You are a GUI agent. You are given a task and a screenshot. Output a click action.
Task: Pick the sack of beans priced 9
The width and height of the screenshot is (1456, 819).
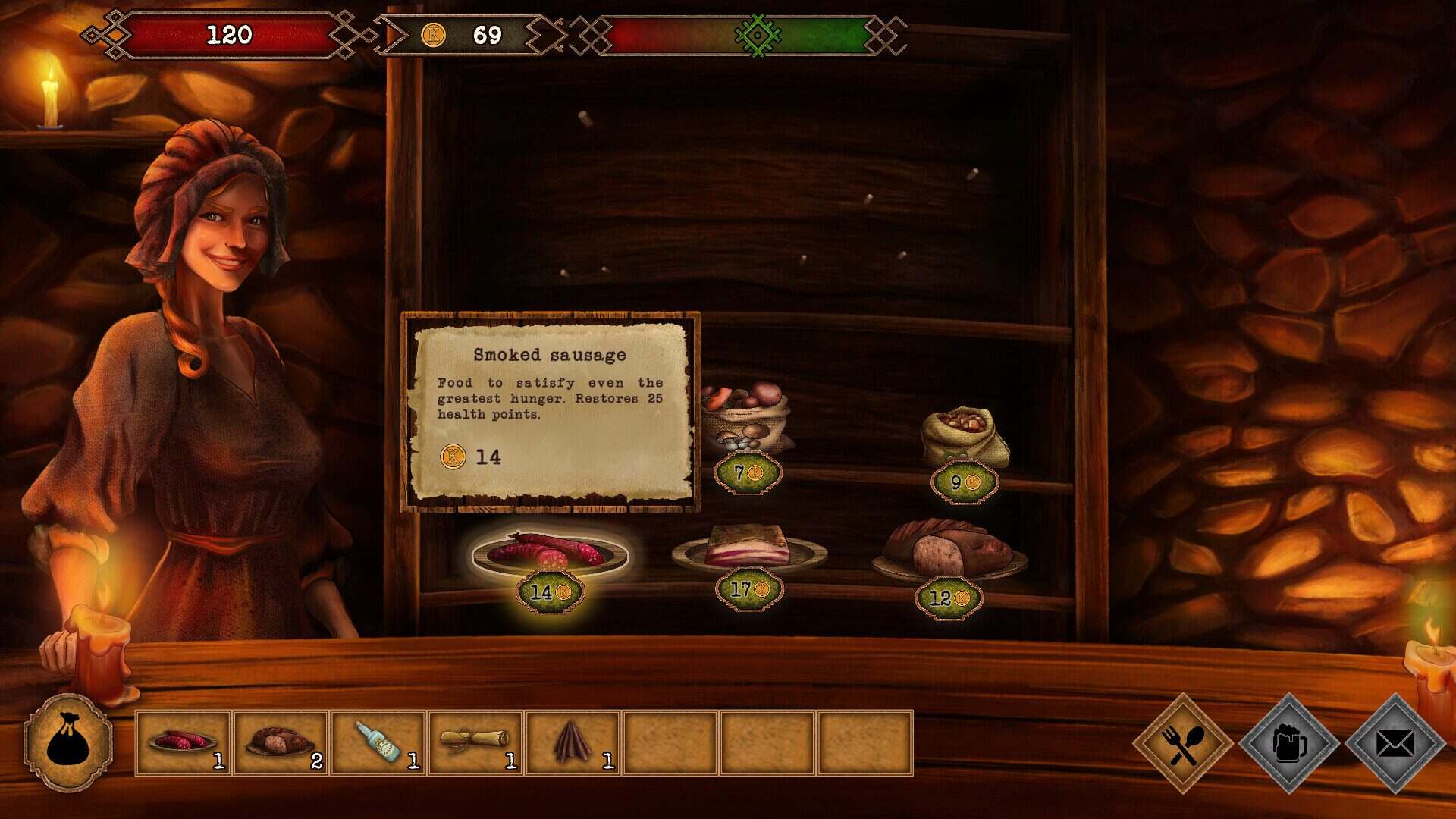pyautogui.click(x=965, y=438)
